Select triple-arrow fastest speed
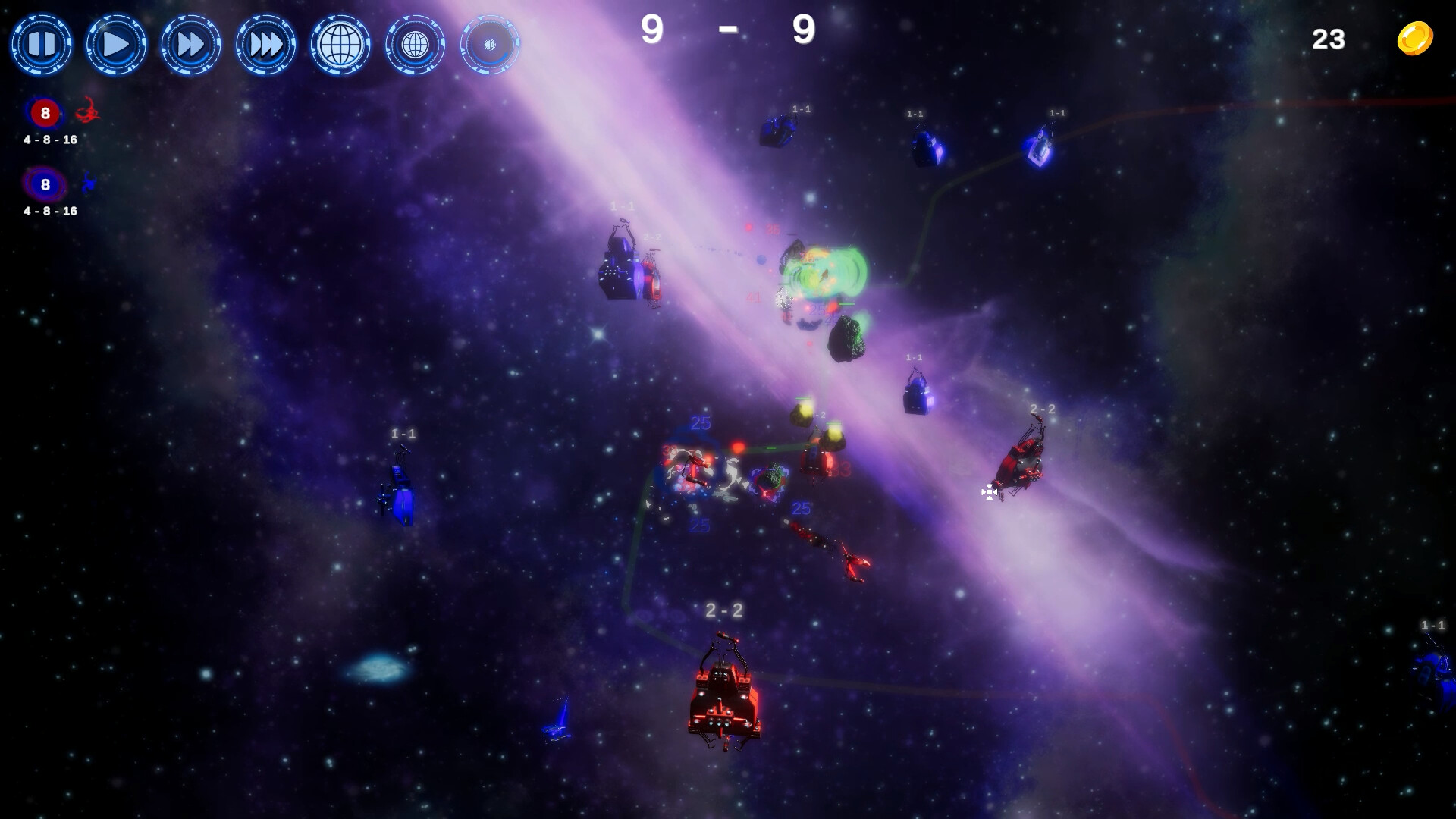Screen dimensions: 1456x819 (x=265, y=45)
